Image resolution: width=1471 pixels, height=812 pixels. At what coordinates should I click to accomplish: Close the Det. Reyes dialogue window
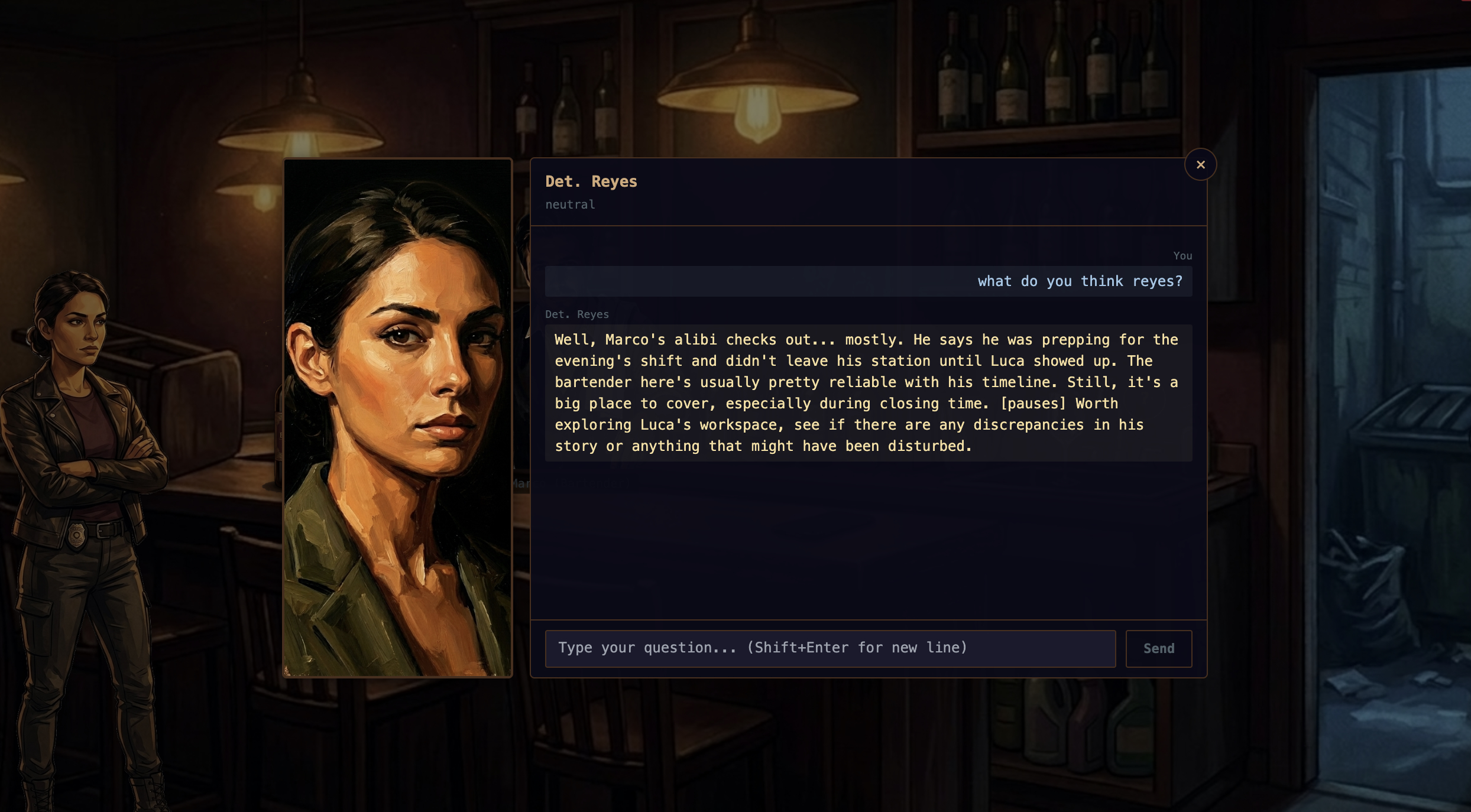click(x=1200, y=165)
